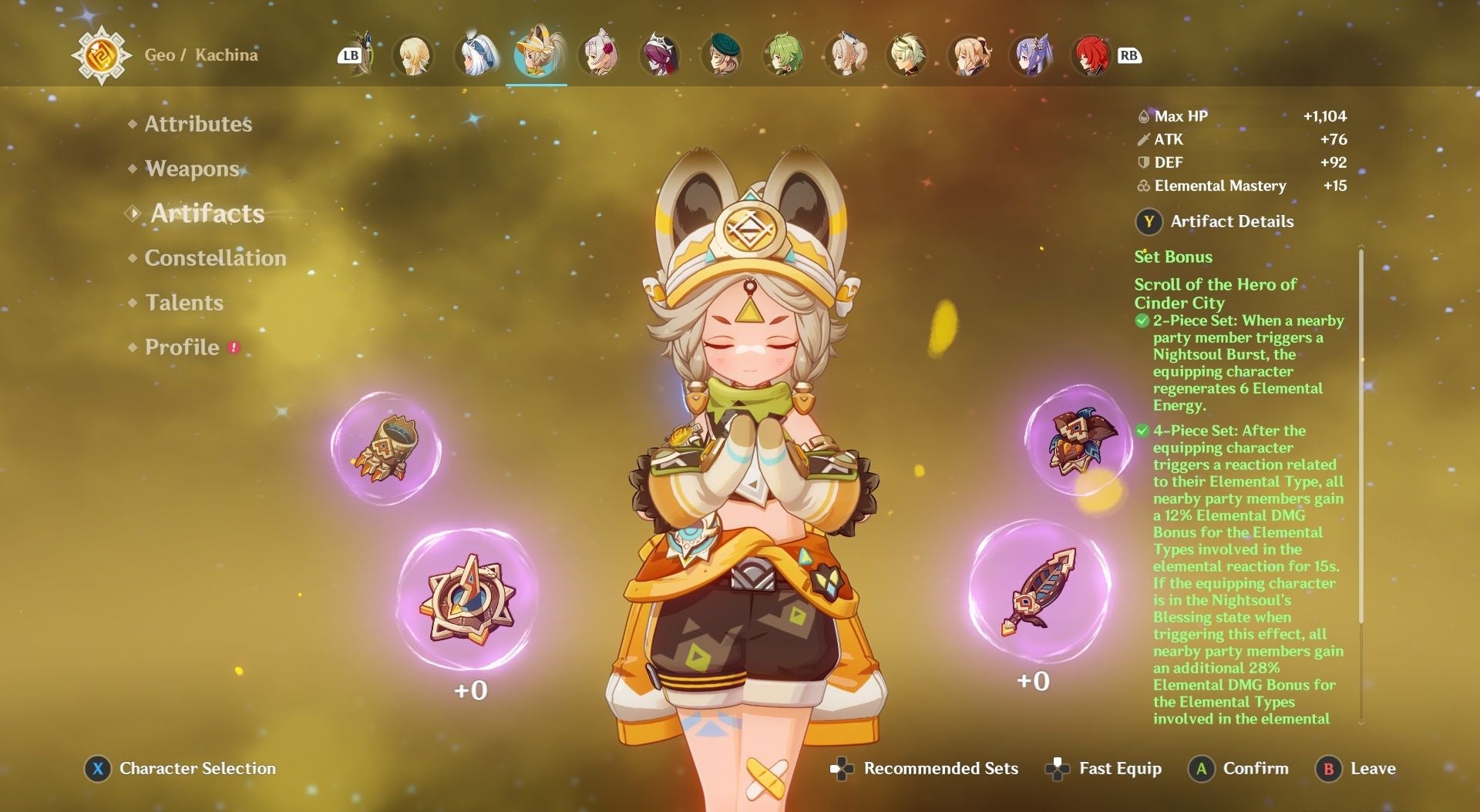Open the Talents section
Image resolution: width=1480 pixels, height=812 pixels.
(x=183, y=303)
